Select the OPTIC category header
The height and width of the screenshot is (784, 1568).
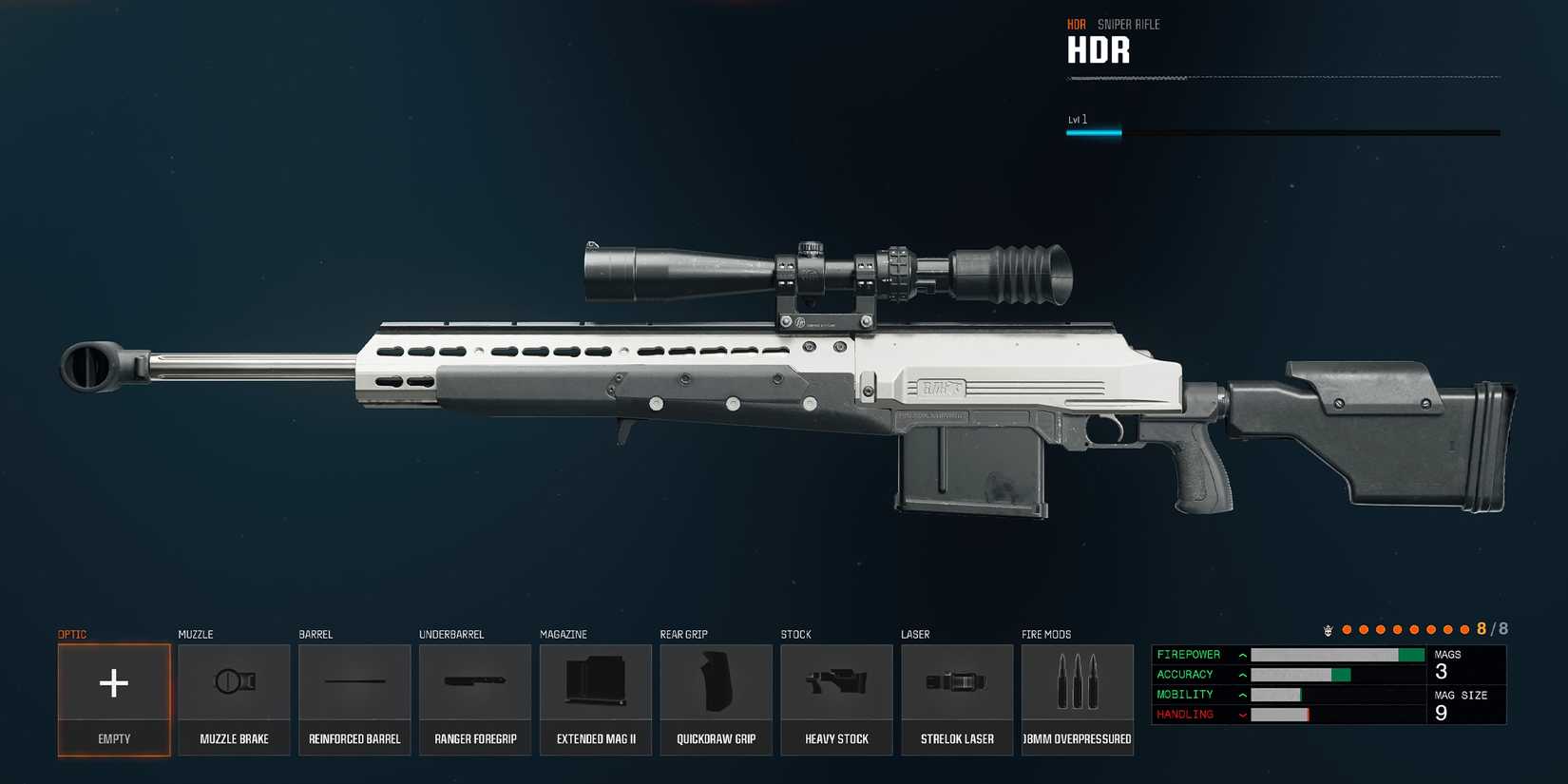click(x=73, y=633)
